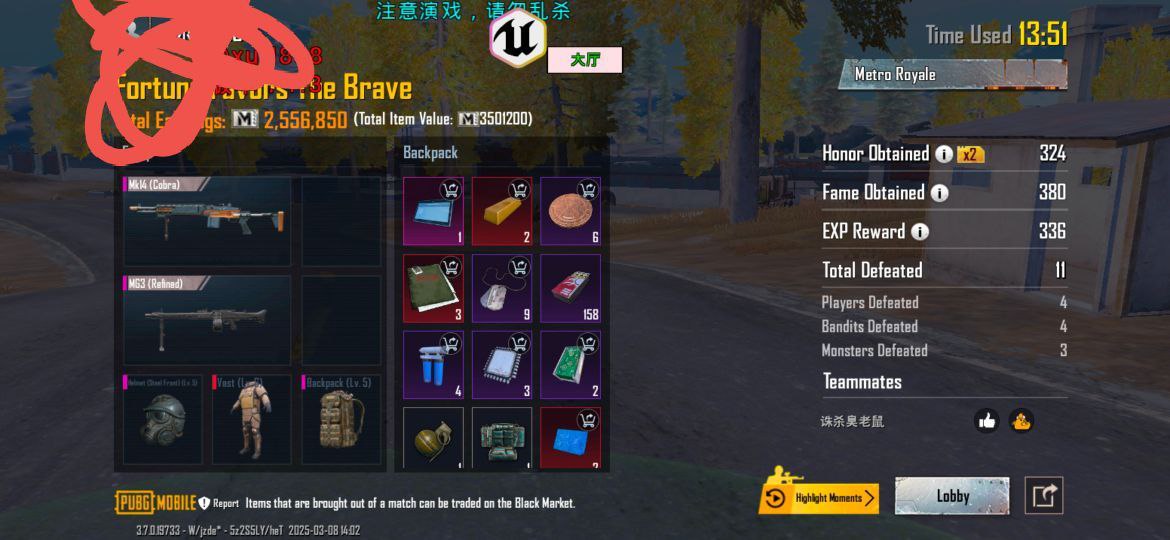The width and height of the screenshot is (1170, 540).
Task: Report this match result
Action: [x=218, y=503]
